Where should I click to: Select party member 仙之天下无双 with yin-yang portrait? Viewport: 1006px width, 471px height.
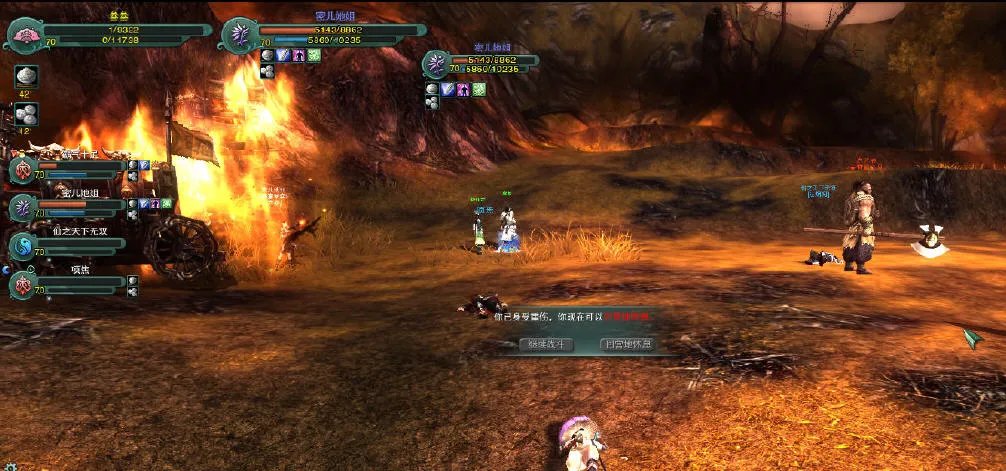point(23,245)
